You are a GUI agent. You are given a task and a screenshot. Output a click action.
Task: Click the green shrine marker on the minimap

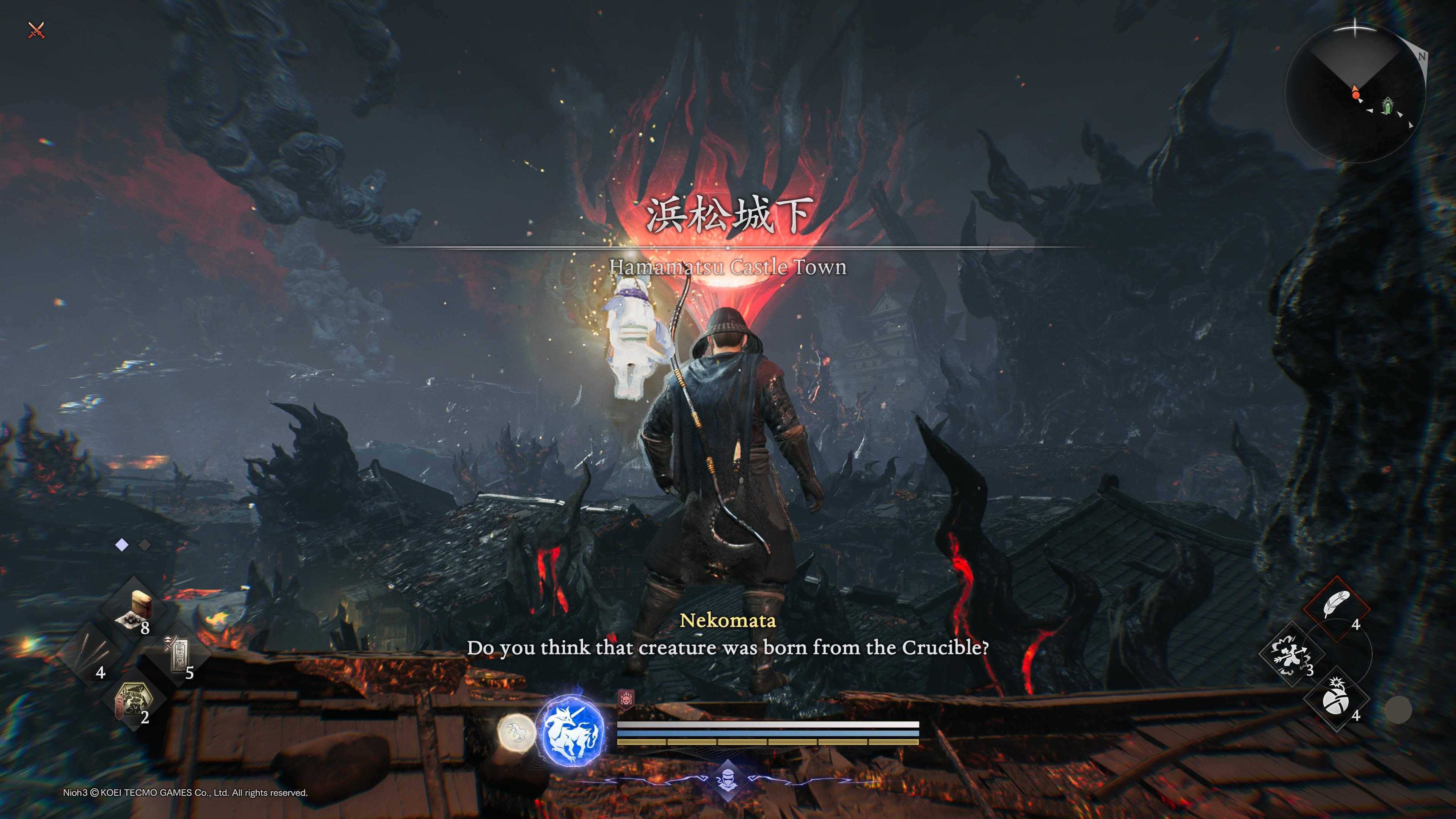[x=1387, y=106]
